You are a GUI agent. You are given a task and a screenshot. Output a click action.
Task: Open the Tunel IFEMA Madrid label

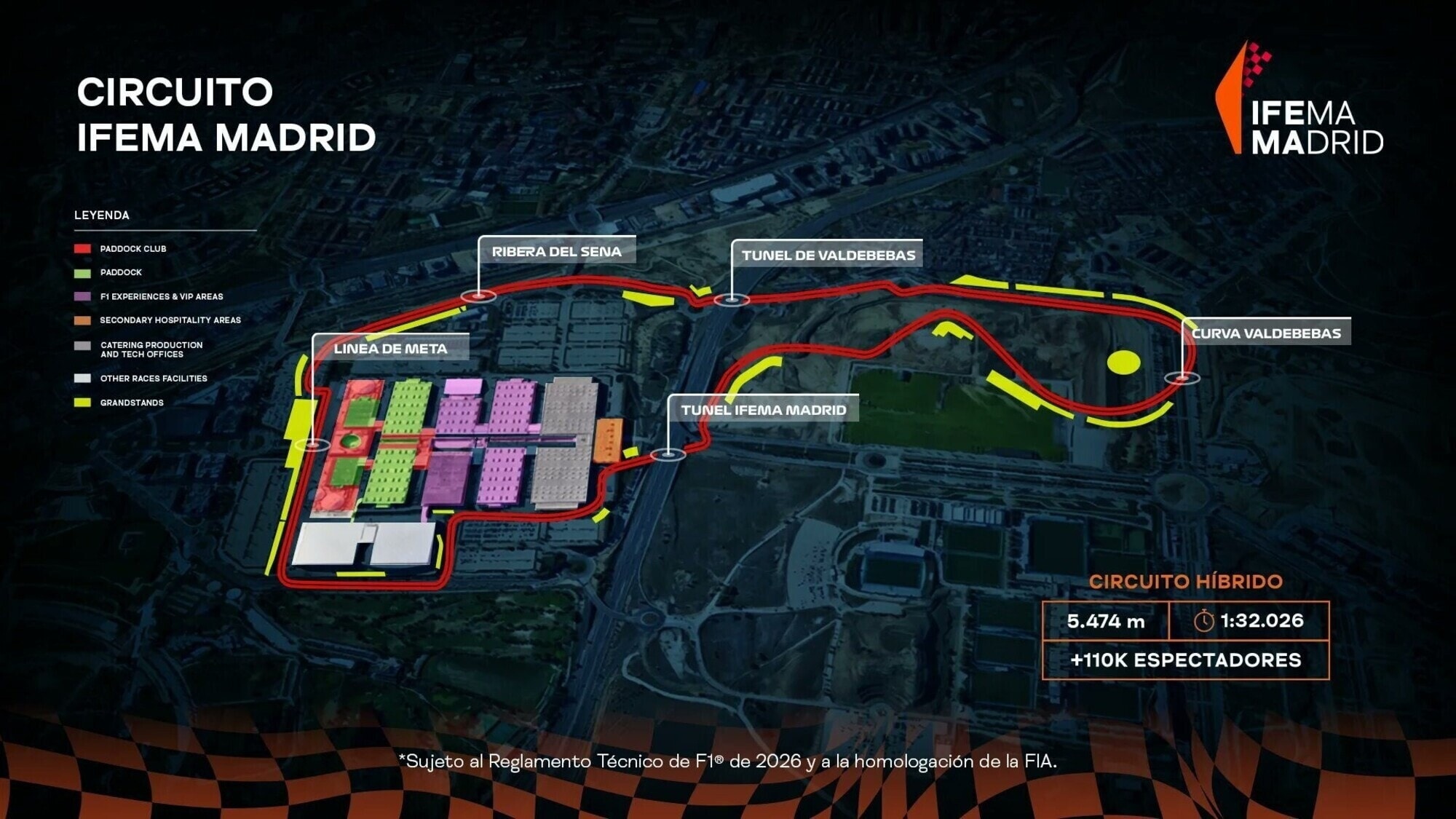pos(763,410)
